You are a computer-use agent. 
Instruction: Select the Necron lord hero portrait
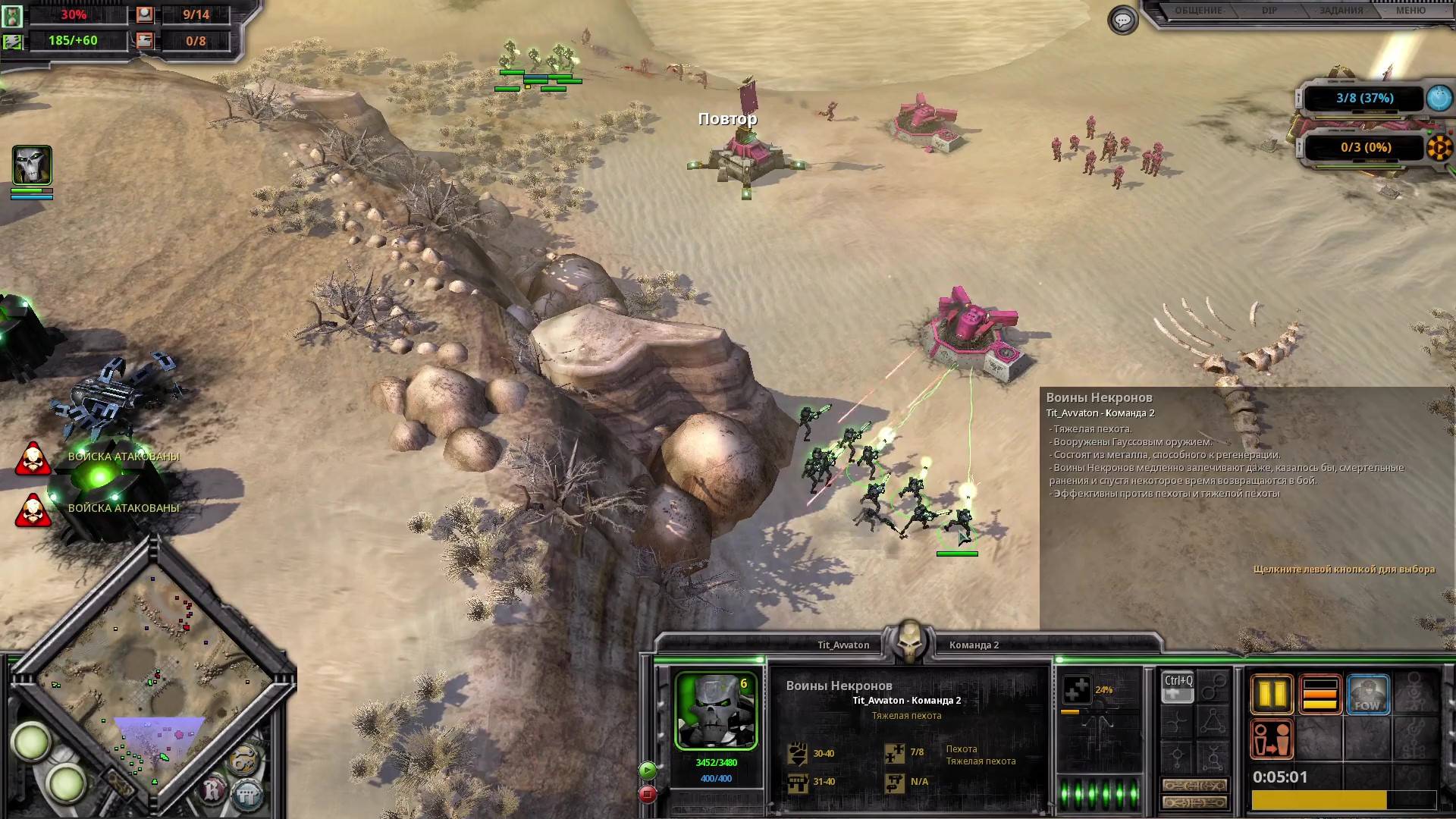click(32, 165)
